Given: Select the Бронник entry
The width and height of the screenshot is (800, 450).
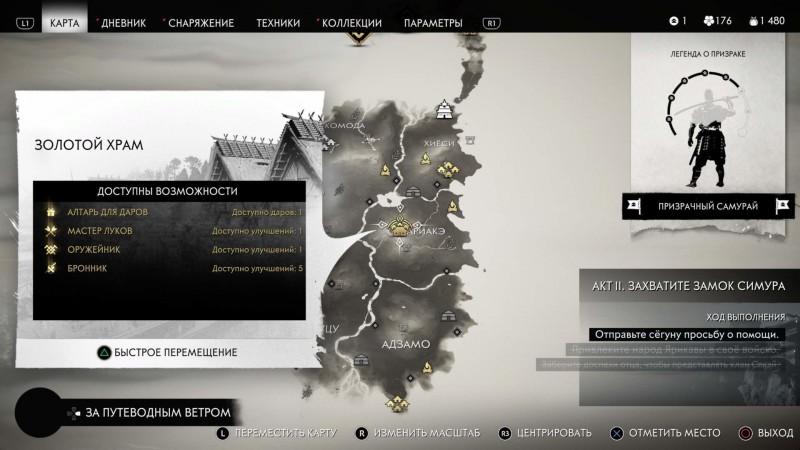Looking at the screenshot, I should (x=170, y=268).
